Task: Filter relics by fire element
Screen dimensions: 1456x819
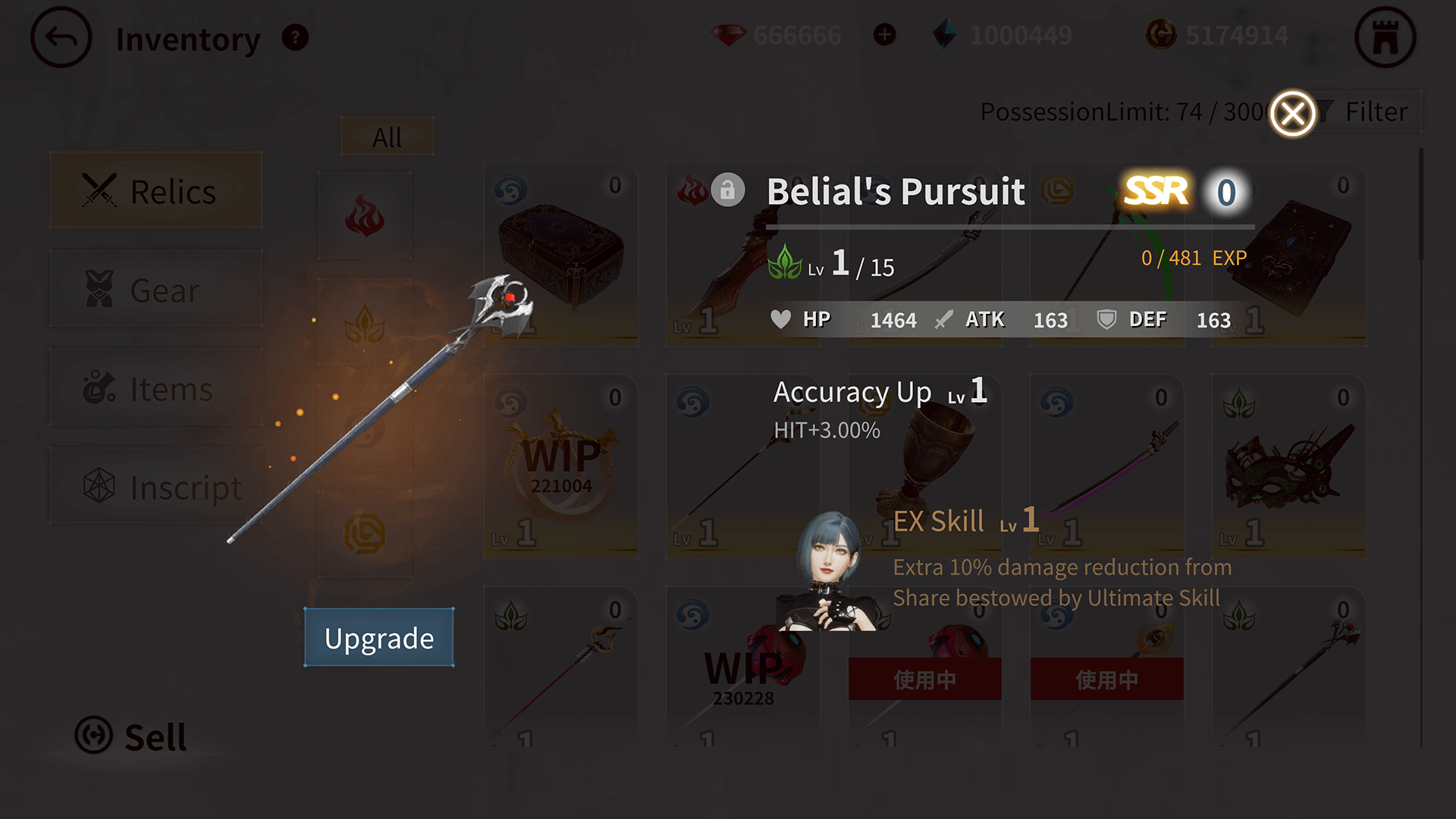Action: pos(365,217)
